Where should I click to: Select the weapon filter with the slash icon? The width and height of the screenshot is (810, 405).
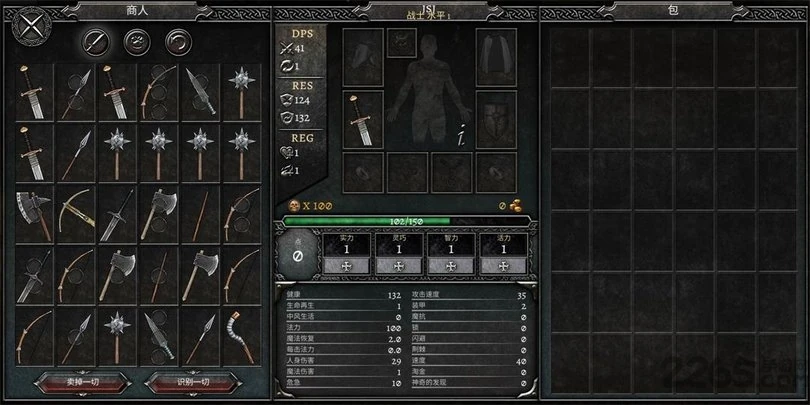click(96, 41)
